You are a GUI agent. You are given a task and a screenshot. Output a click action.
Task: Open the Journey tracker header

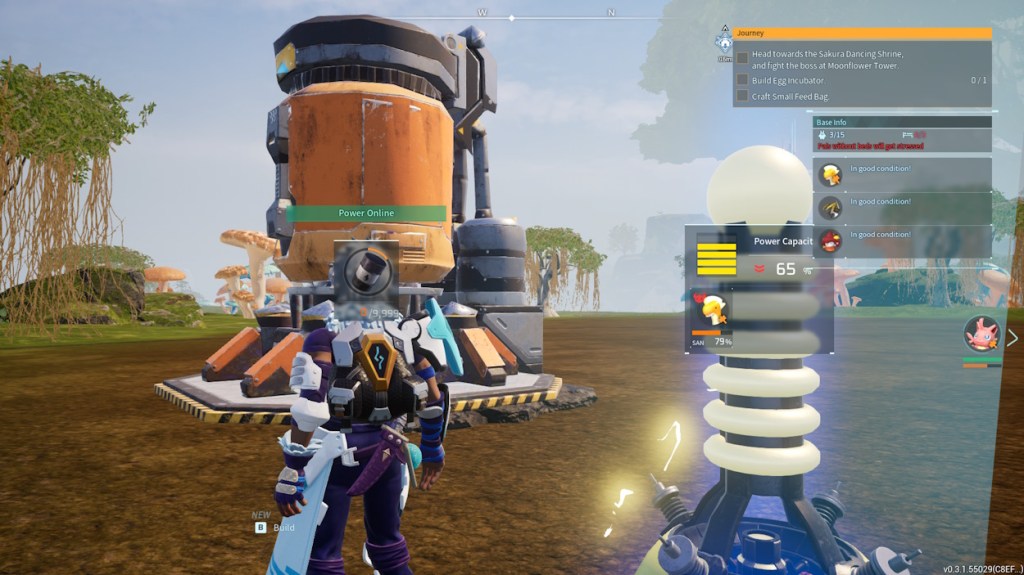pos(862,33)
